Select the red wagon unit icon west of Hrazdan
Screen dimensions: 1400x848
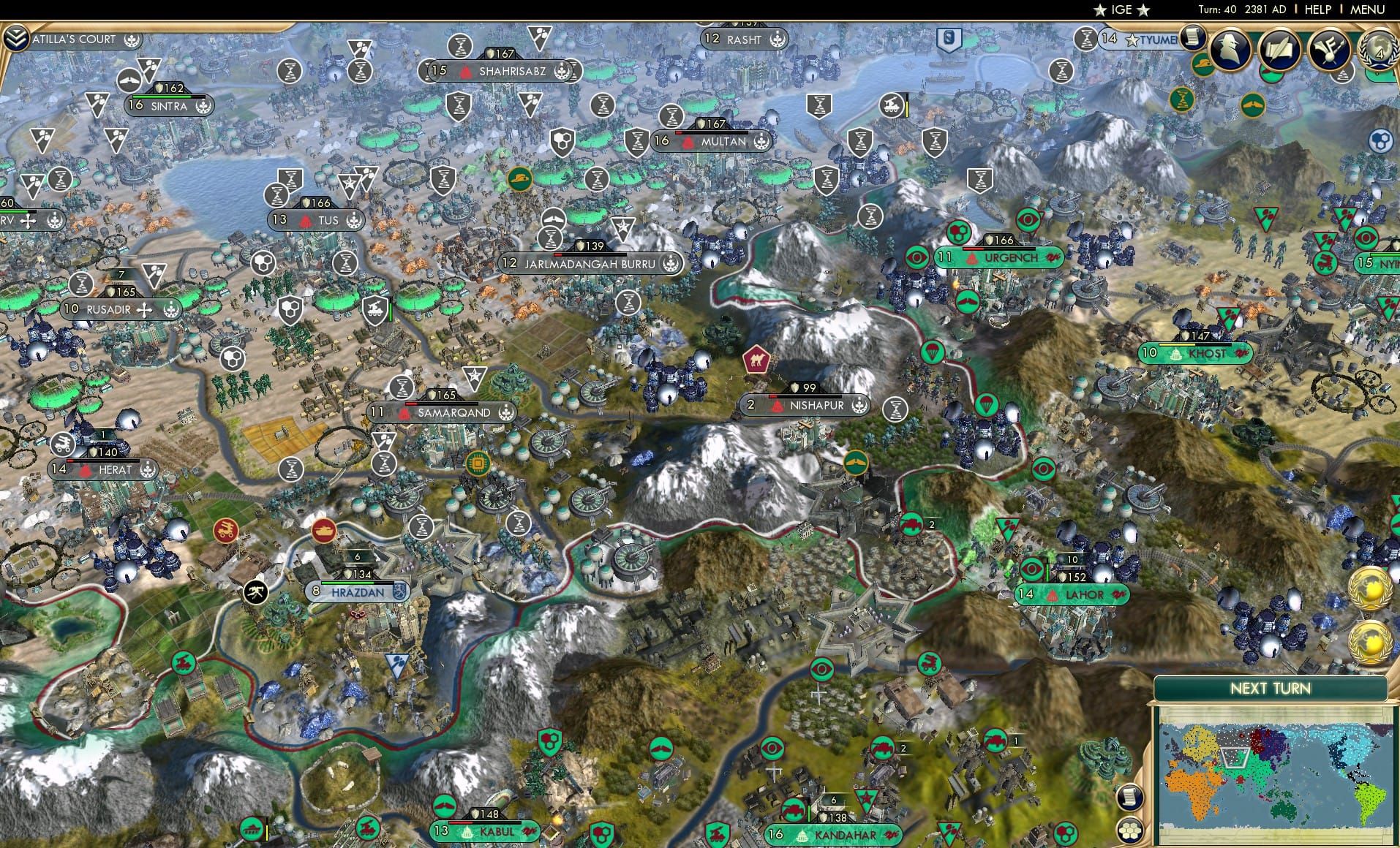227,531
